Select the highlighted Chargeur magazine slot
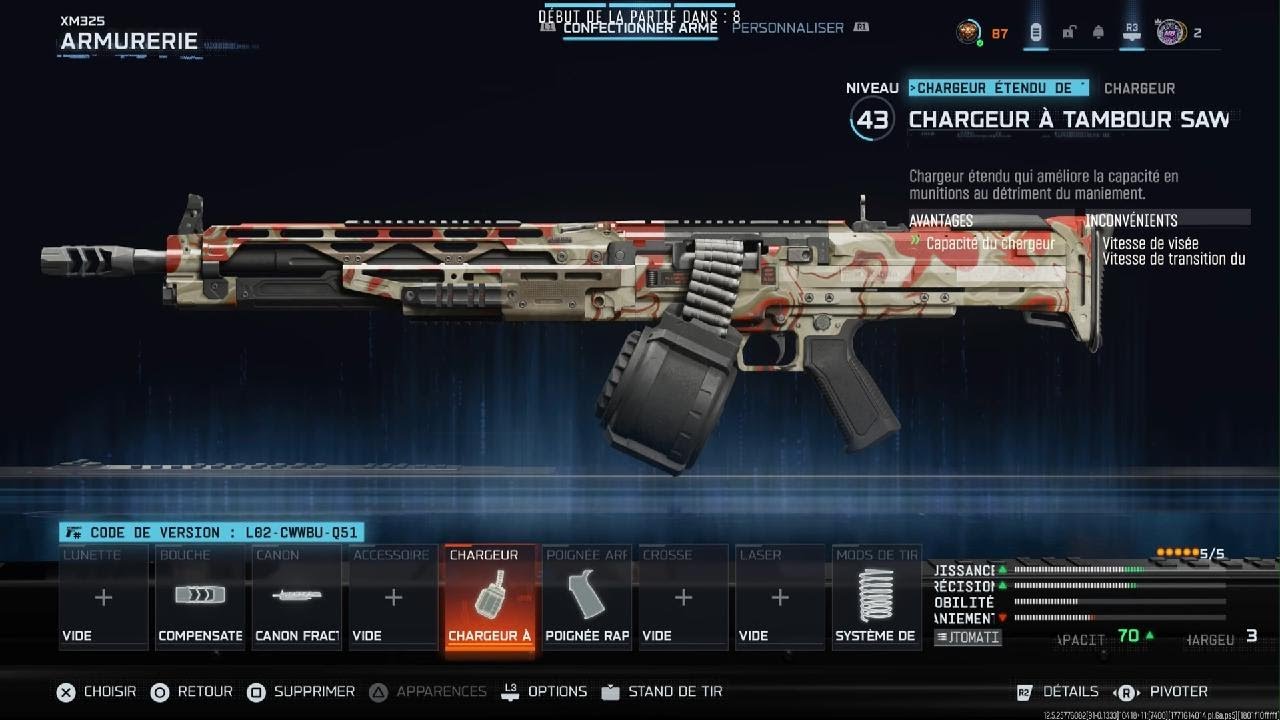Image resolution: width=1280 pixels, height=720 pixels. point(490,598)
